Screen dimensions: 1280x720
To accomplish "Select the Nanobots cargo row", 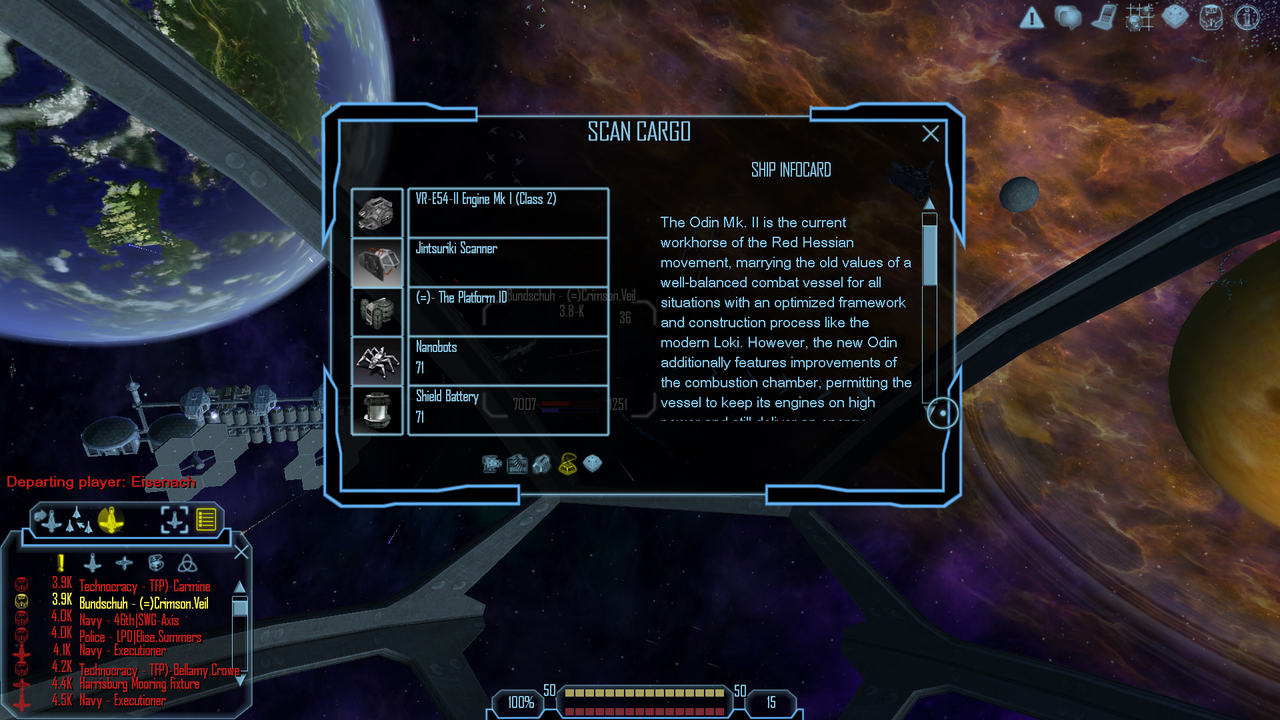I will click(x=508, y=359).
